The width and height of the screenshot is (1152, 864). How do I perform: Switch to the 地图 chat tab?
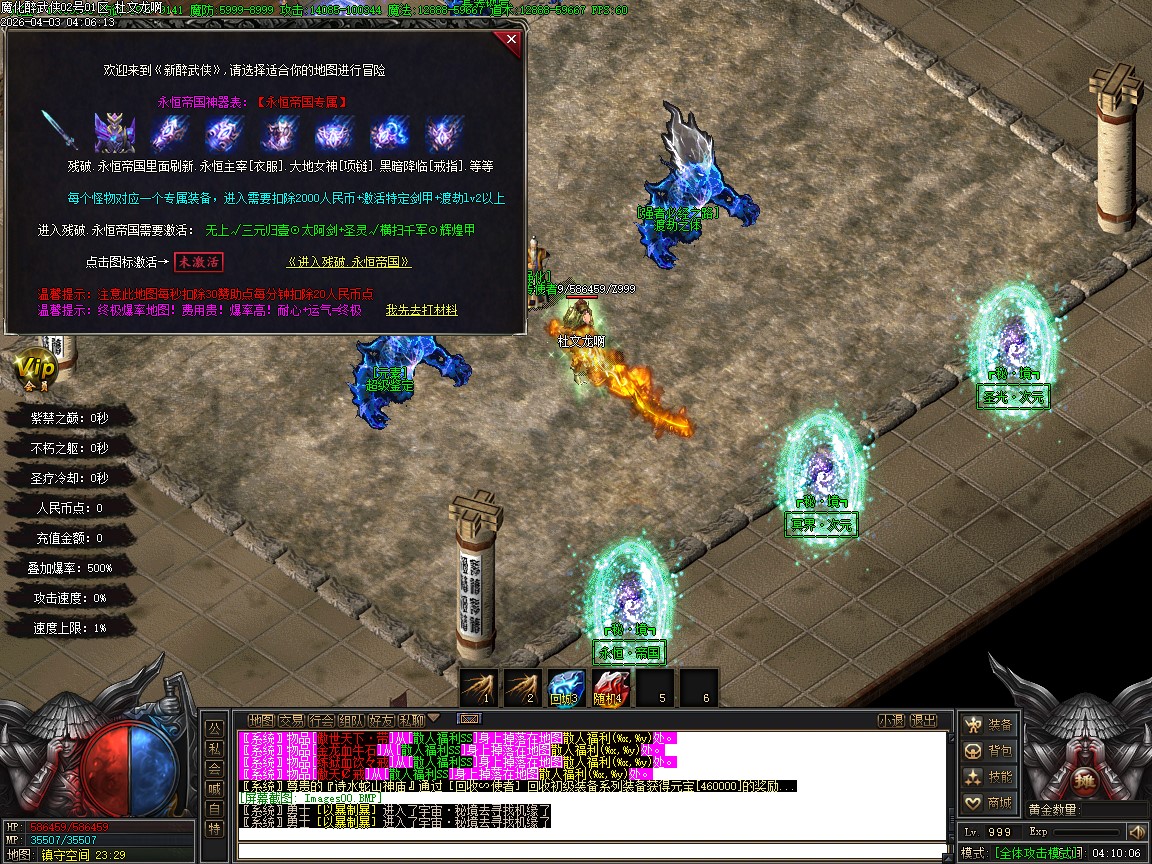click(x=262, y=720)
